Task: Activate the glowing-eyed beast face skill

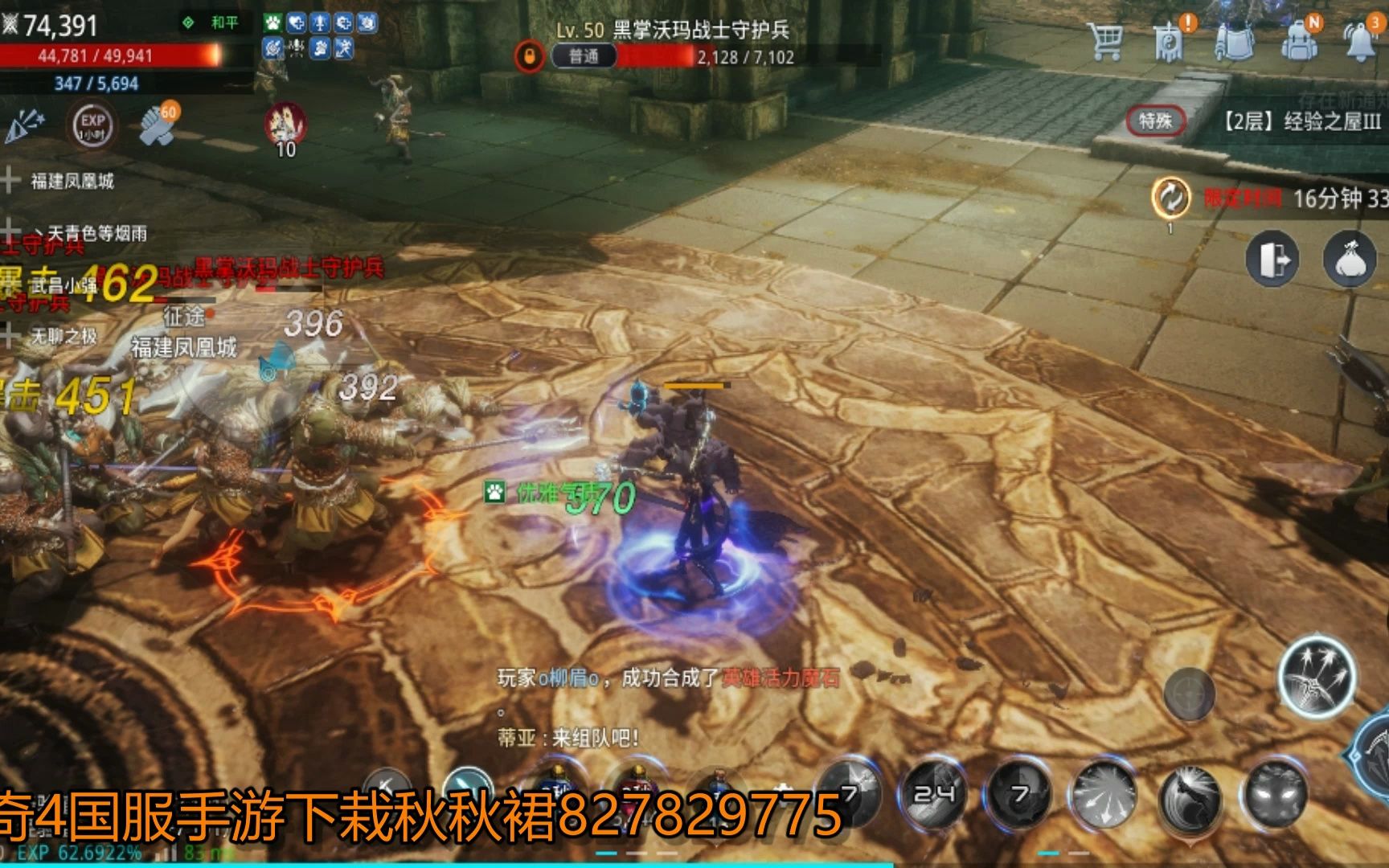Action: point(1275,794)
